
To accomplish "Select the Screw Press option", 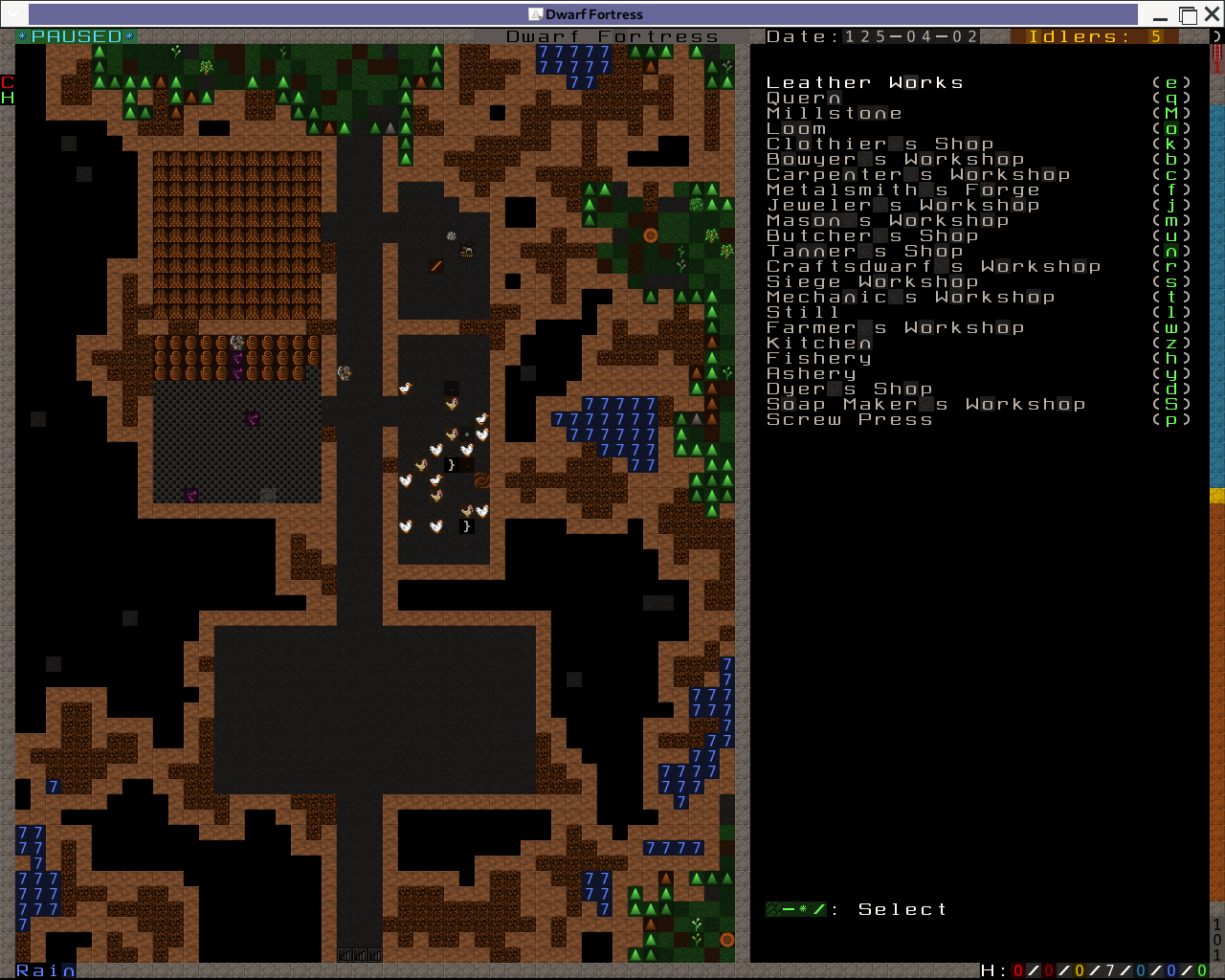I will (849, 420).
